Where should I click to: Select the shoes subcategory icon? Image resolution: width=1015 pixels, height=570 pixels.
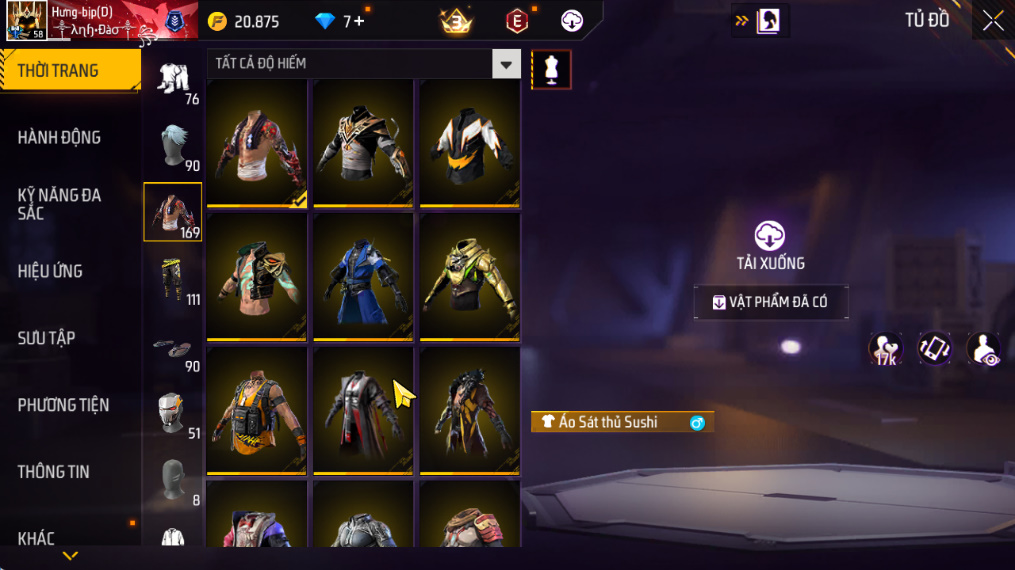click(x=172, y=346)
